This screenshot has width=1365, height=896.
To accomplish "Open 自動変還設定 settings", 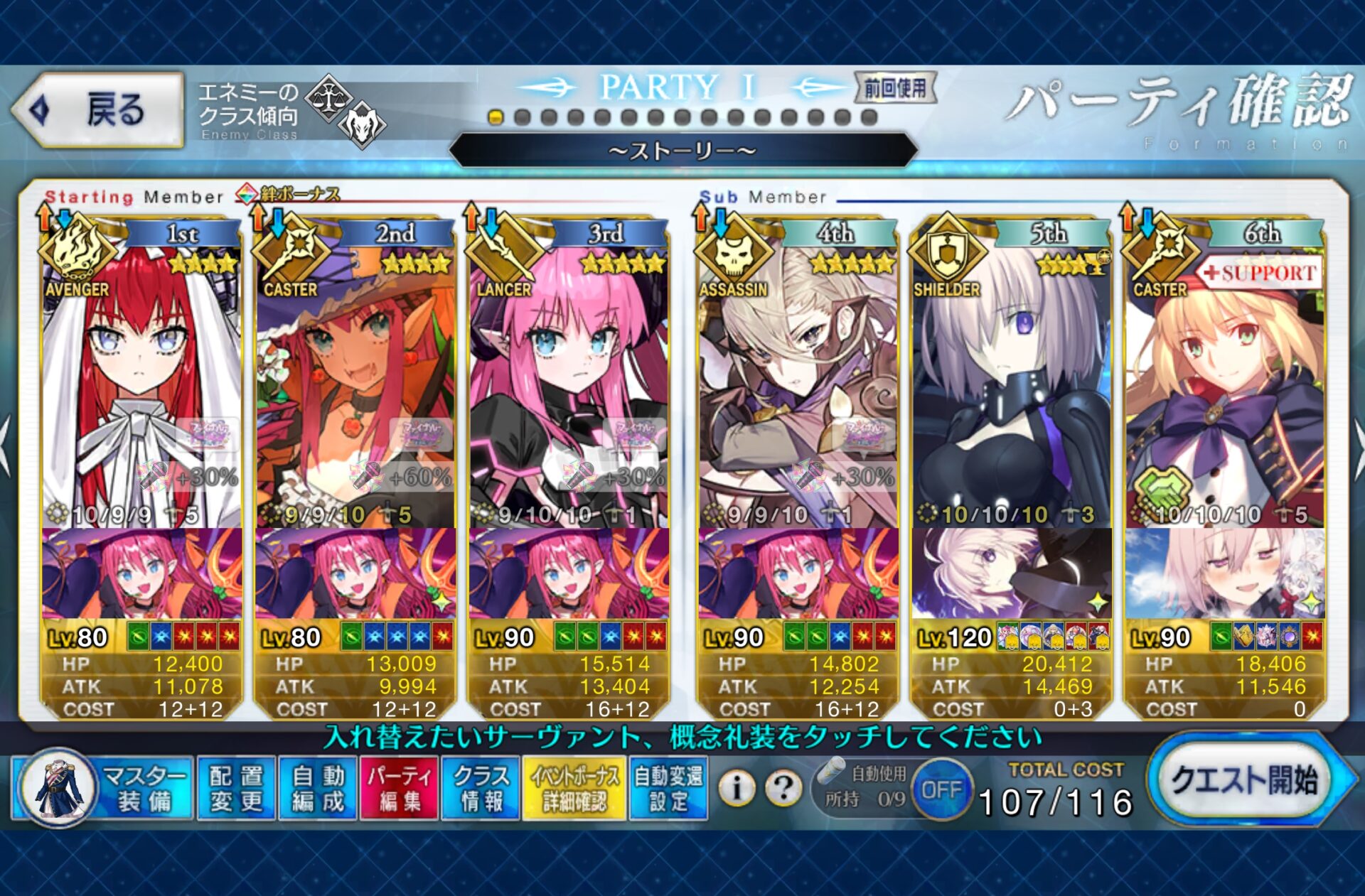I will click(x=668, y=788).
